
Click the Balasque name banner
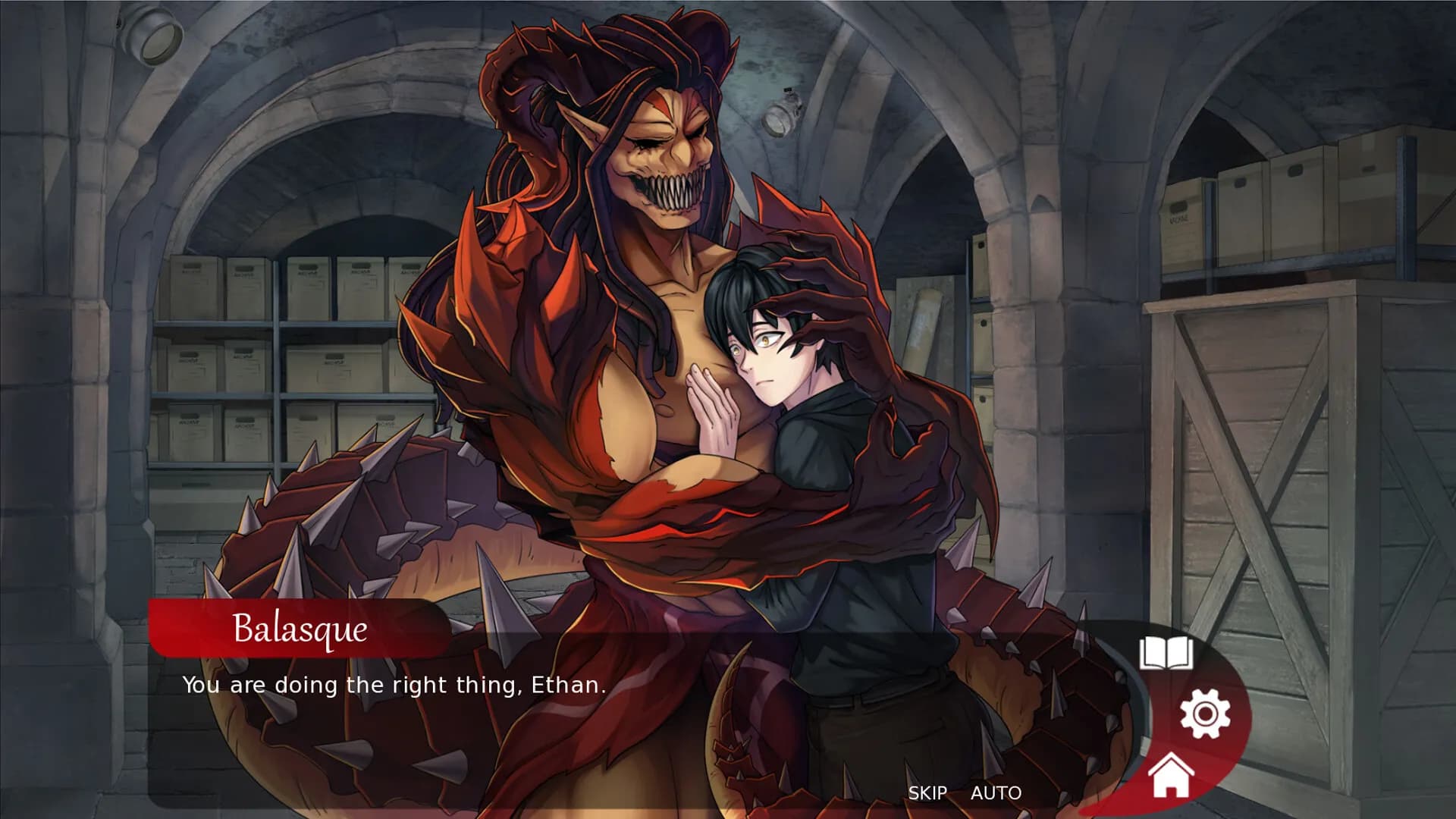(x=300, y=631)
